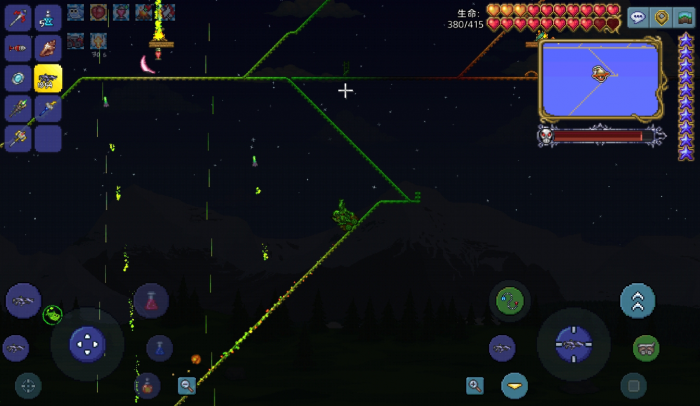The width and height of the screenshot is (700, 406).
Task: Open the housing menu button
Action: click(x=684, y=18)
